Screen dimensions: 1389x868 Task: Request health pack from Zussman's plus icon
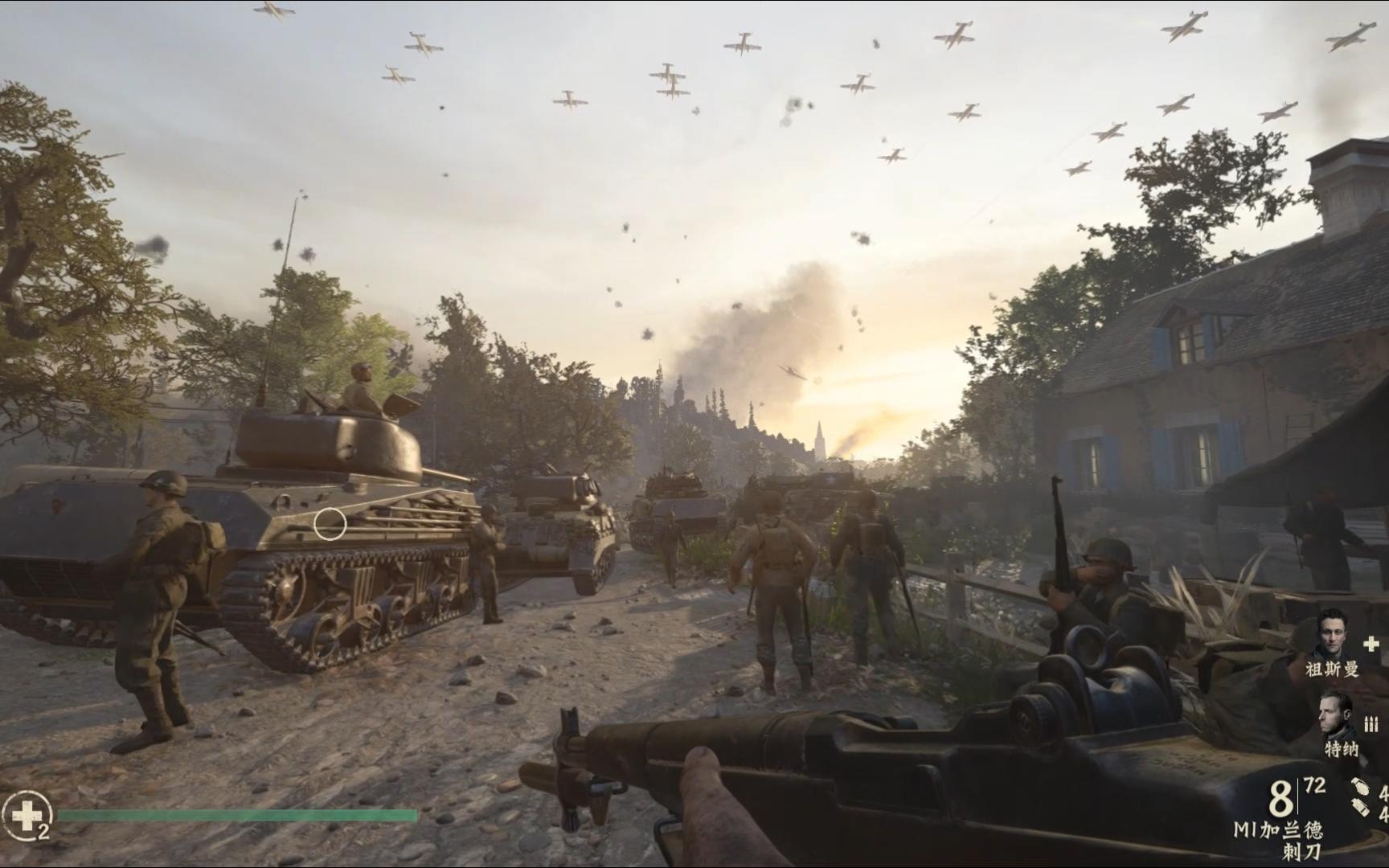coord(1371,644)
